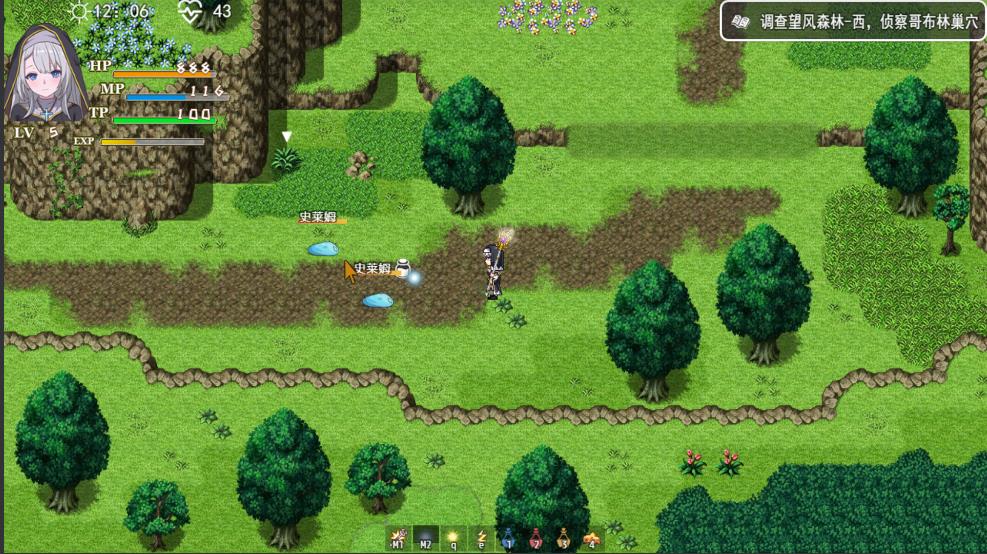Use the orange potion in slot 3
This screenshot has width=987, height=554.
click(564, 538)
